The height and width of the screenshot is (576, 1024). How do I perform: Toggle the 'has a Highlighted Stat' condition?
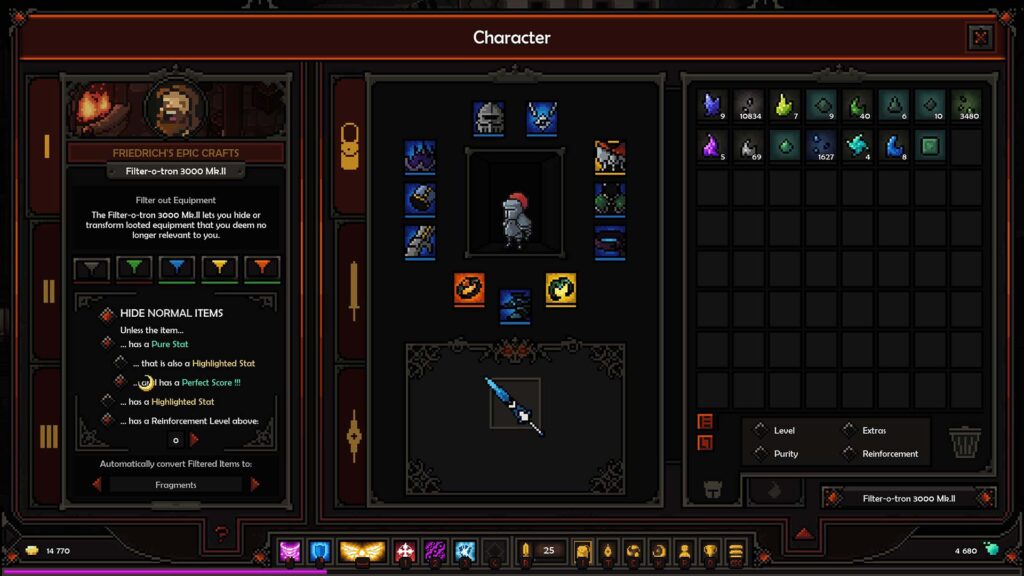(x=107, y=401)
